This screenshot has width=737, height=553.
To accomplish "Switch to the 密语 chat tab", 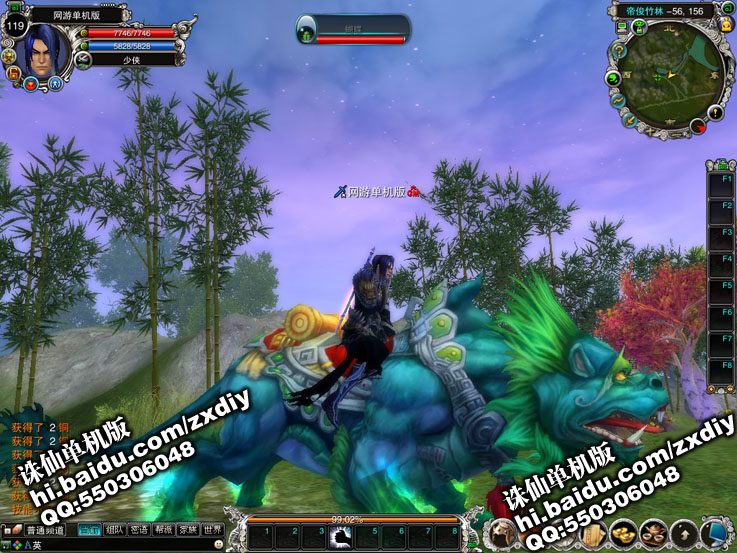I will point(140,530).
